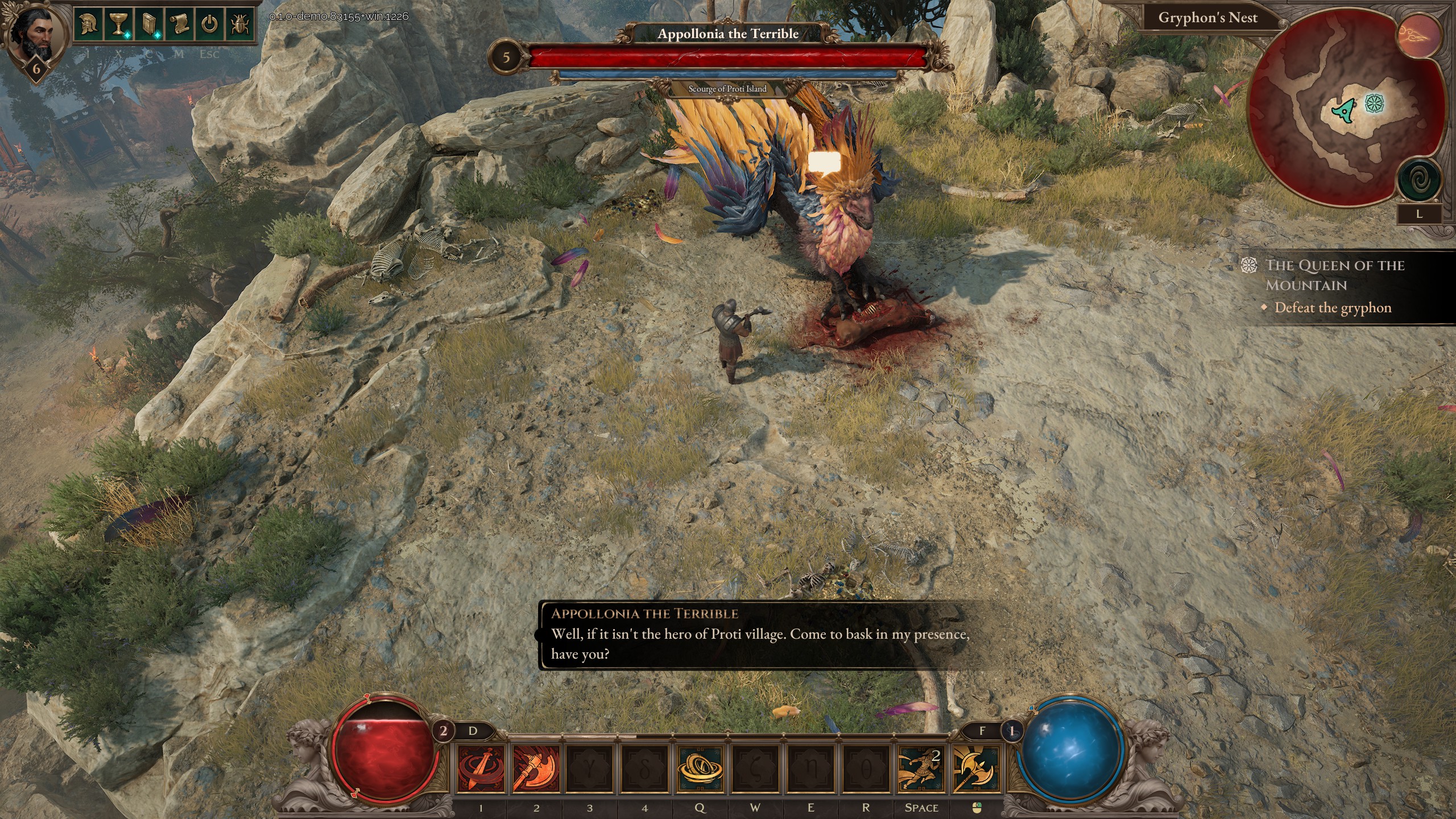This screenshot has width=1456, height=819.
Task: Click the orange cloud emblem button
Action: click(x=1420, y=34)
